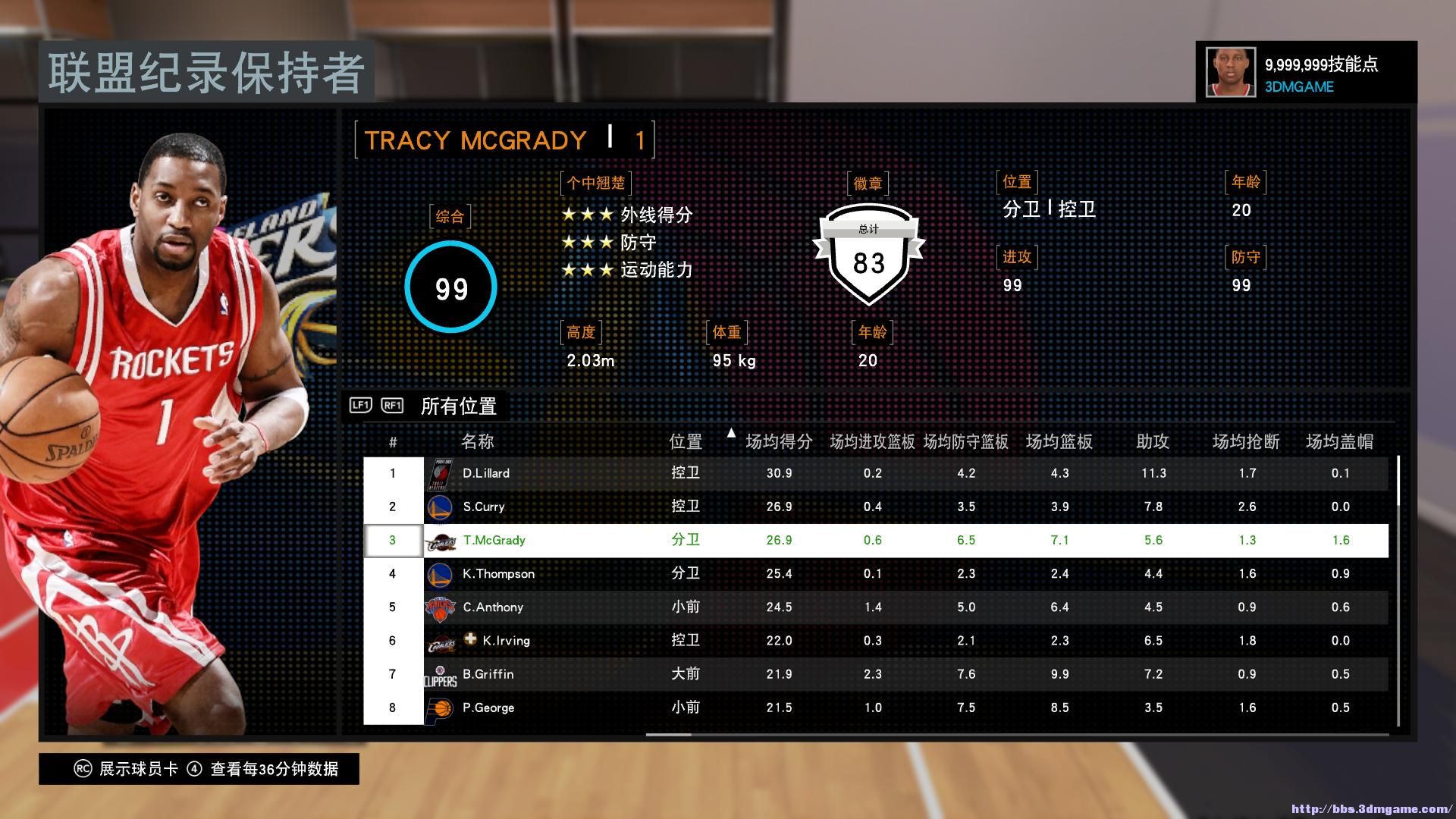The image size is (1456, 819).
Task: Select C.Anthony from the records table
Action: [493, 607]
